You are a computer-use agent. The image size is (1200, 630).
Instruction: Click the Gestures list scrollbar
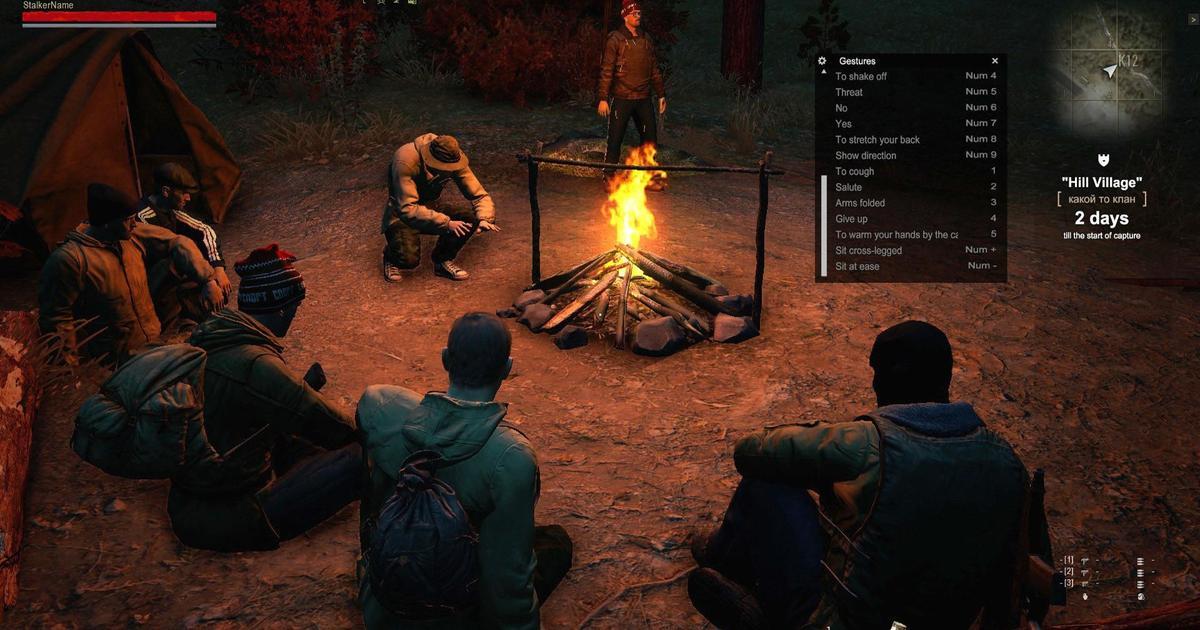(x=824, y=225)
